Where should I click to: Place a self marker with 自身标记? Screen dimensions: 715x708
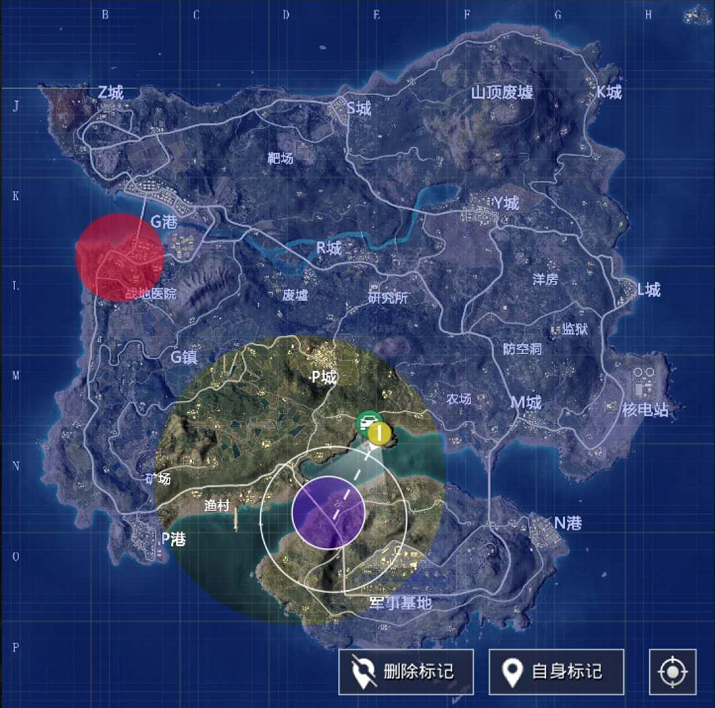pyautogui.click(x=556, y=671)
